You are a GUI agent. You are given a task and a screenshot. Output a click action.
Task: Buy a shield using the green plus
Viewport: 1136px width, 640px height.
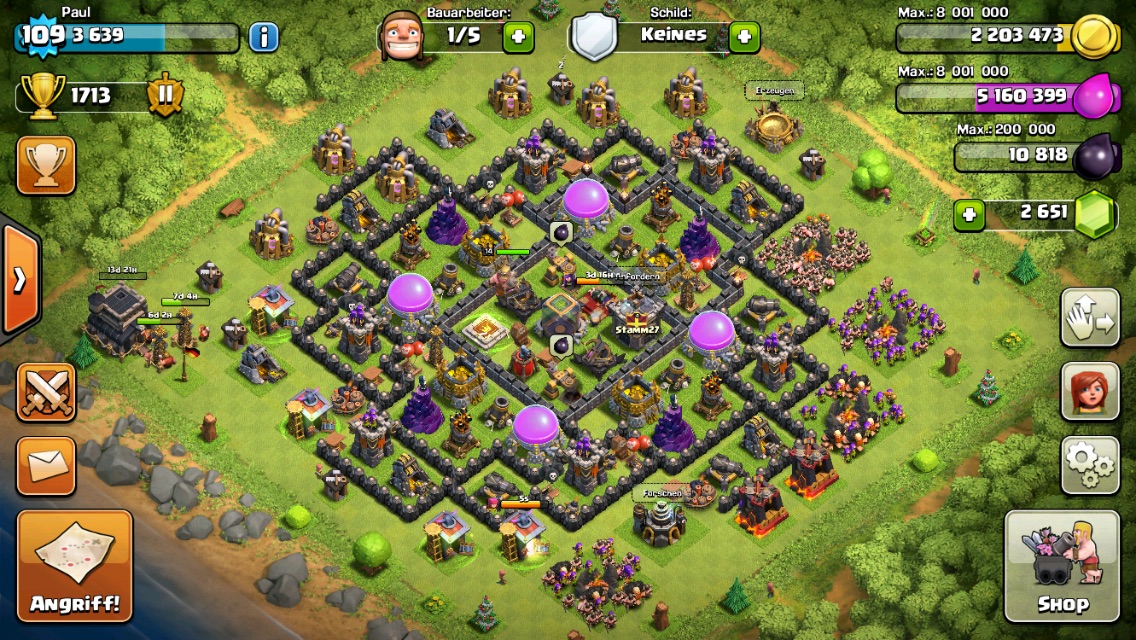(x=744, y=37)
